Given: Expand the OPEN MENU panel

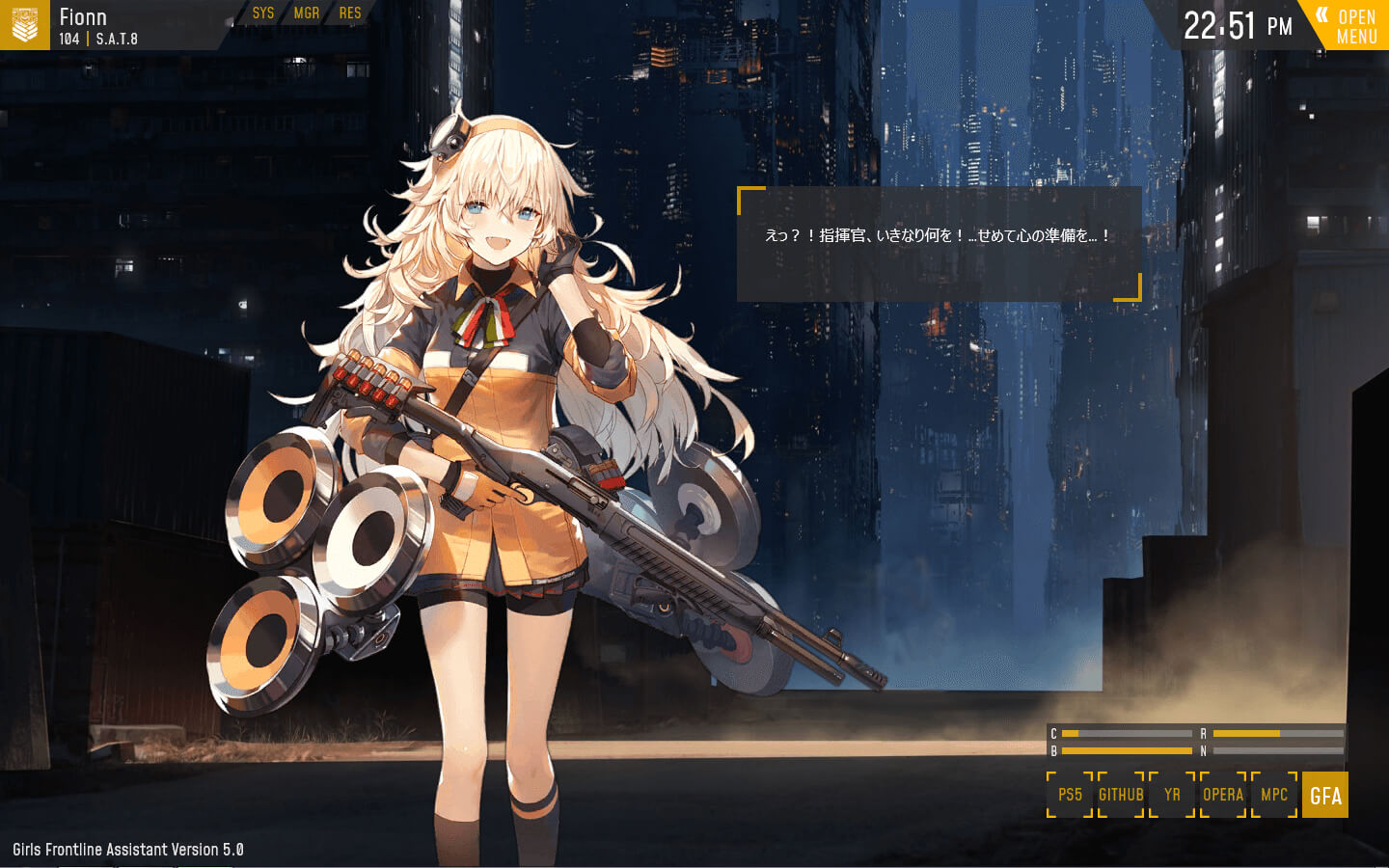Looking at the screenshot, I should [1355, 26].
